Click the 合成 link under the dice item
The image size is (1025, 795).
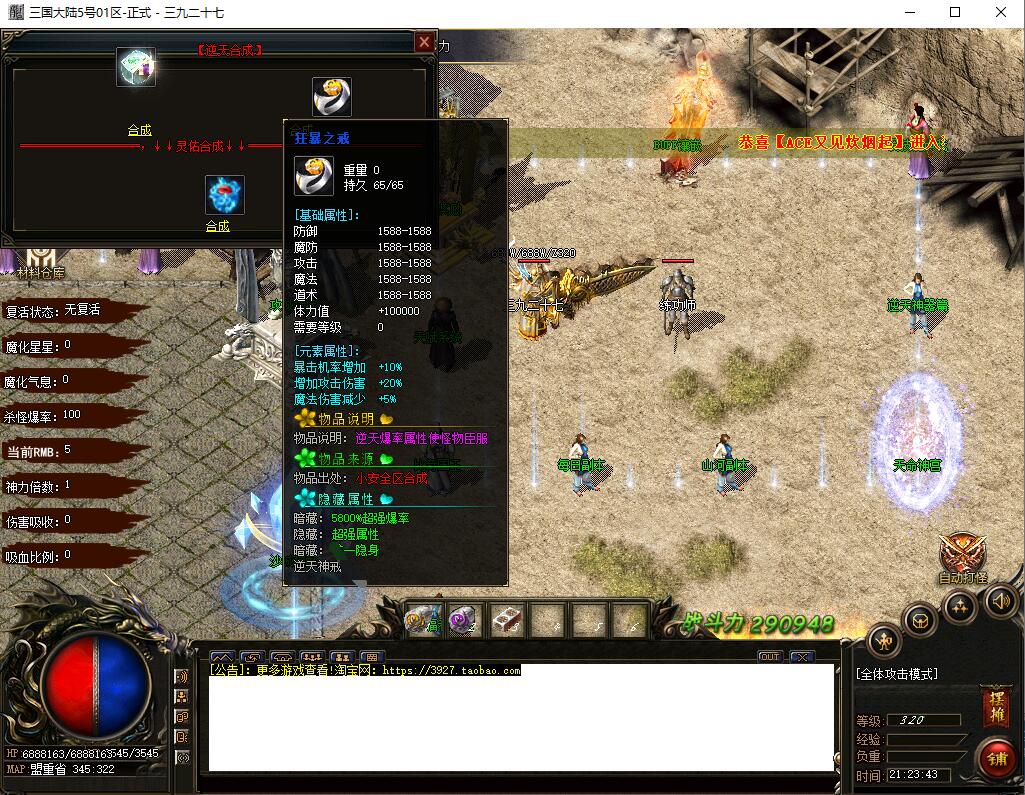pos(140,130)
